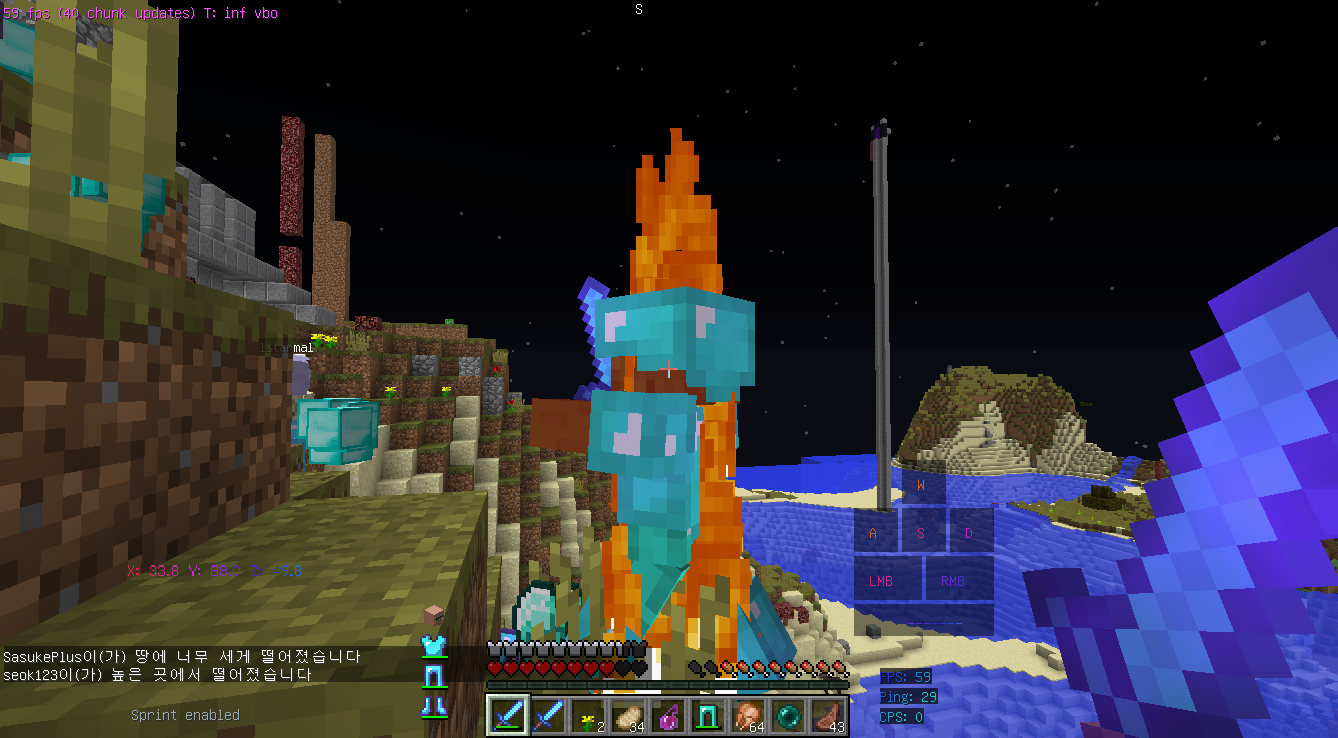The image size is (1338, 738).
Task: Click the diamond chestplate armor status icon
Action: (x=433, y=646)
